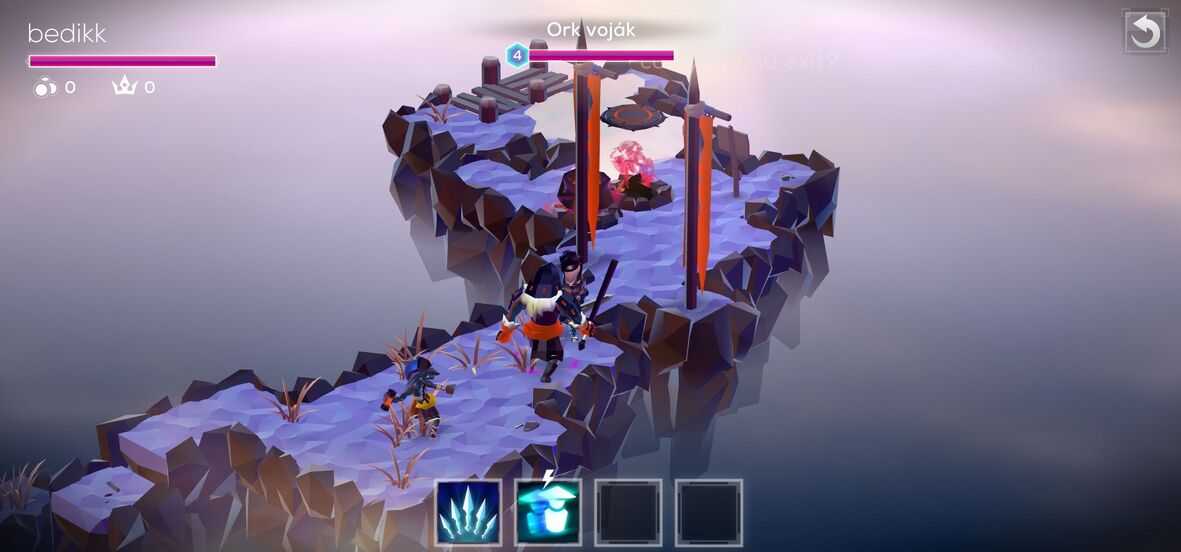Use the glowing cyan hat ability
The width and height of the screenshot is (1181, 552).
tap(548, 512)
